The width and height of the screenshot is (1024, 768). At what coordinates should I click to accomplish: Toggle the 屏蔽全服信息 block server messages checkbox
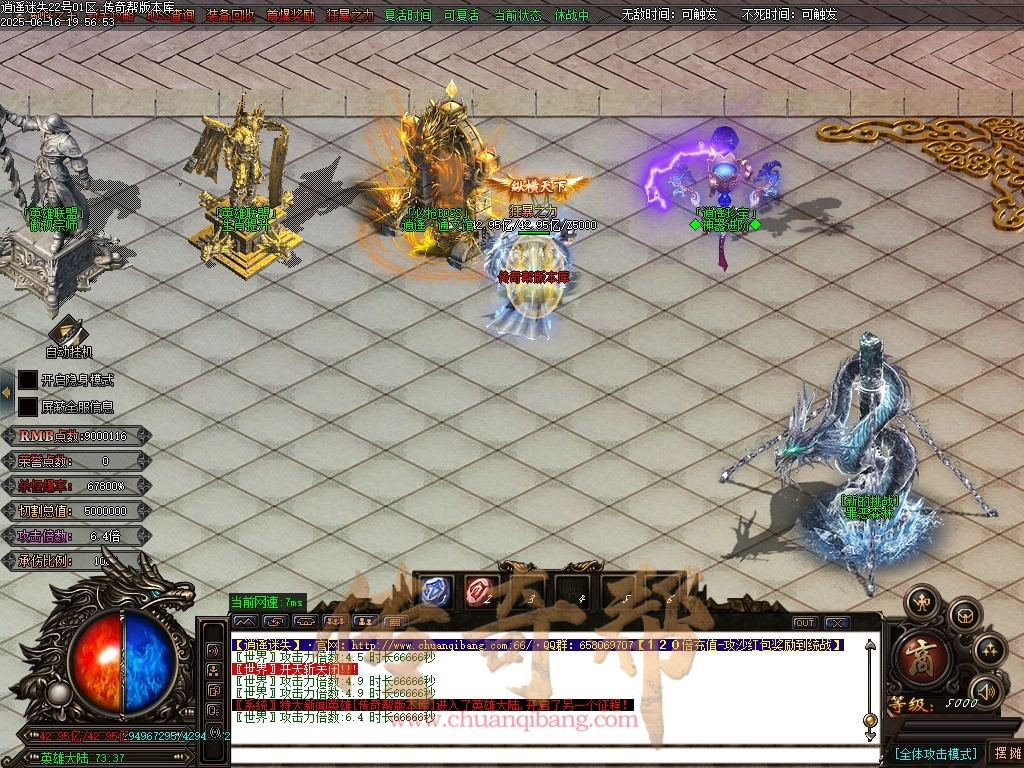[x=28, y=407]
